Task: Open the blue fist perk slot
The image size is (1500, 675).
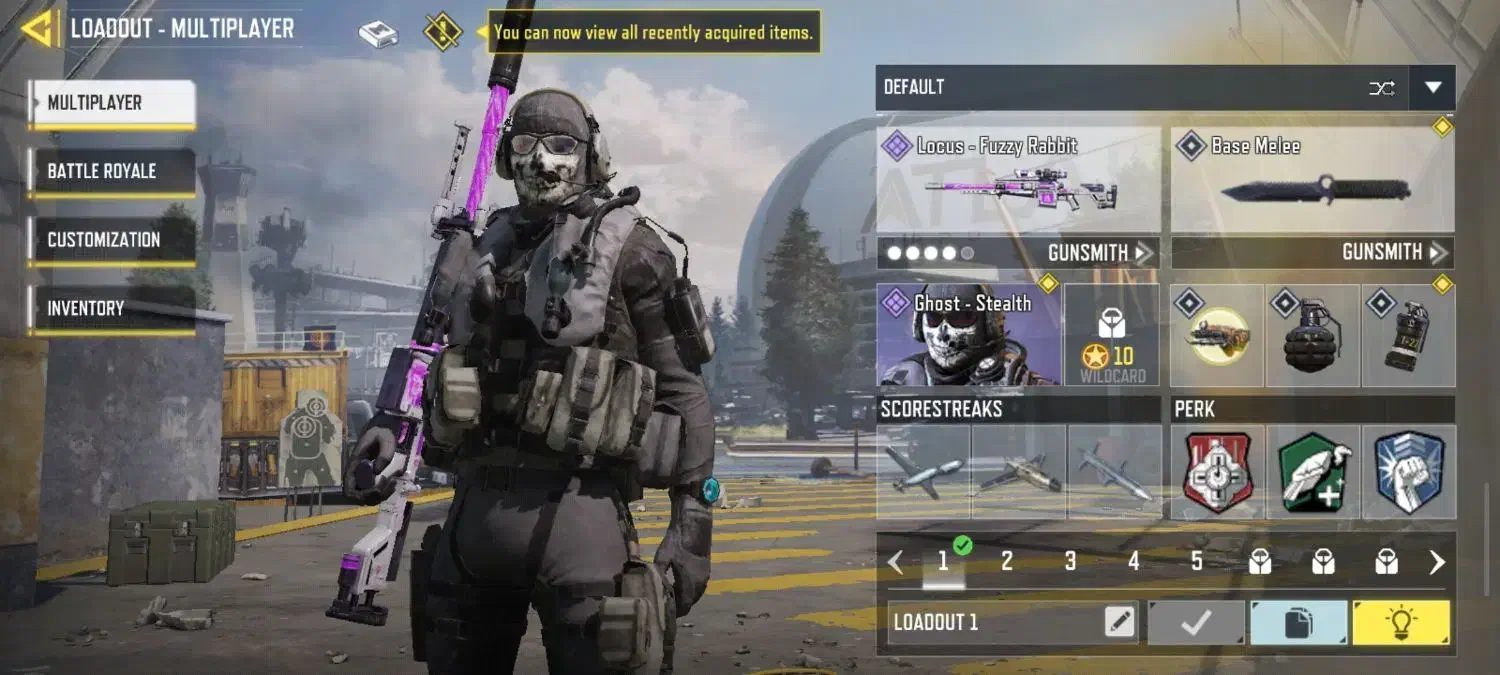Action: point(1408,472)
